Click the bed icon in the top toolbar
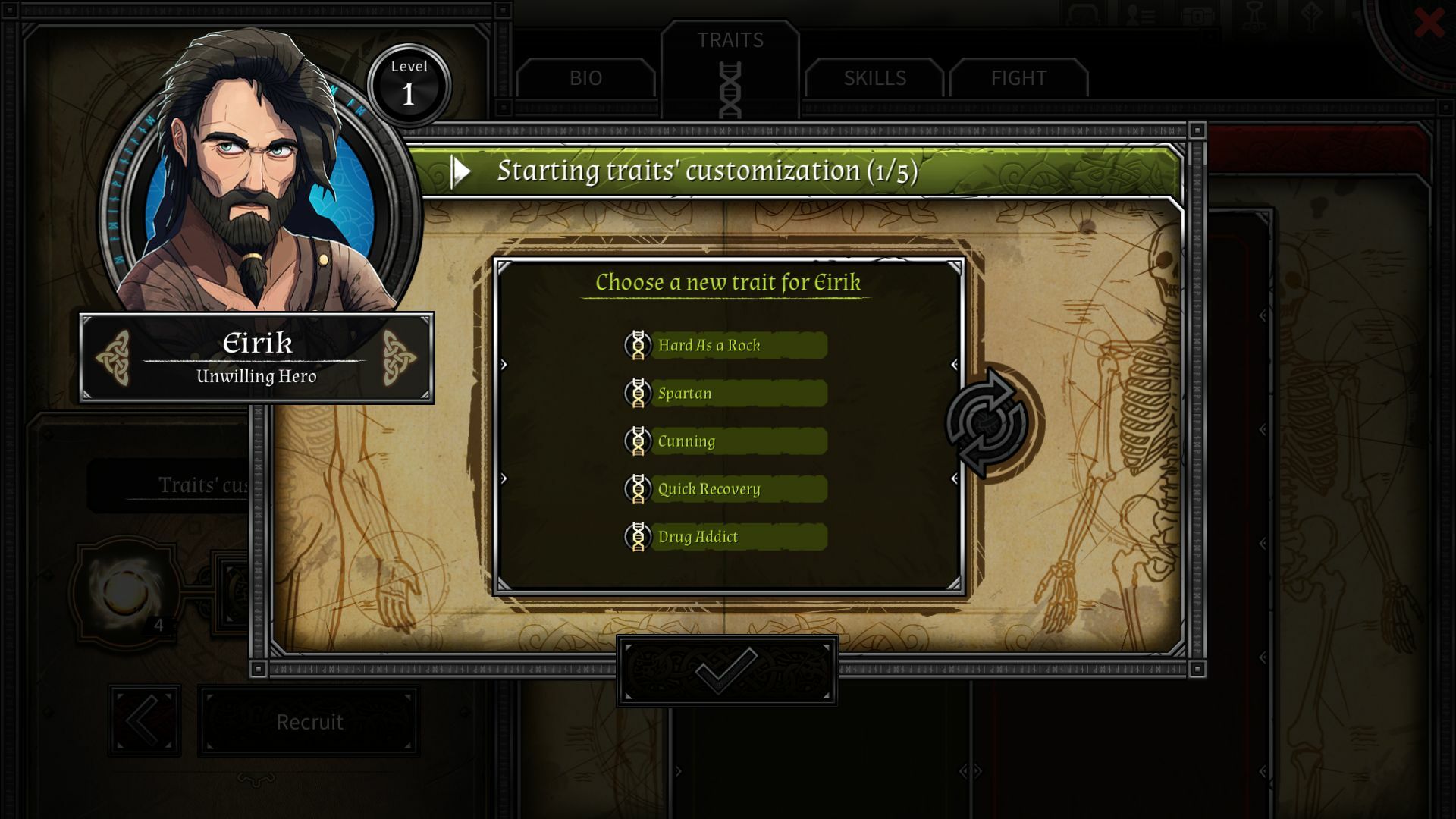 [x=1083, y=14]
